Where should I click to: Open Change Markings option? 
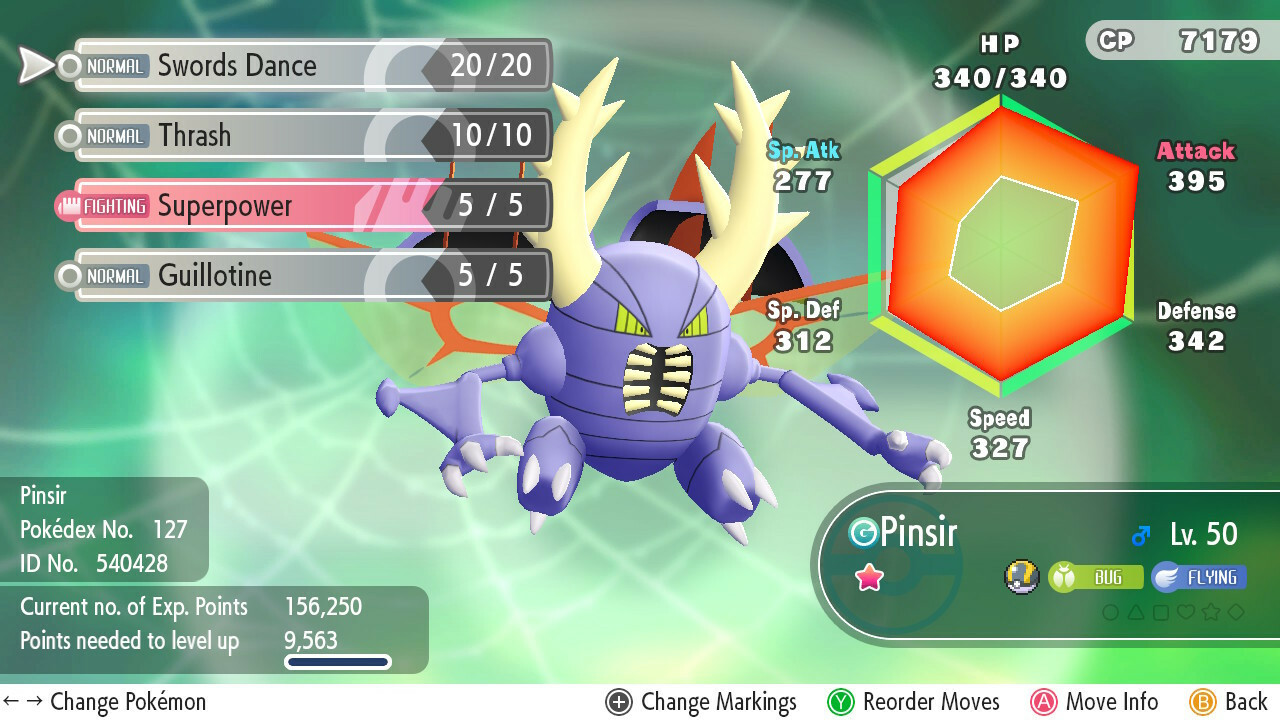701,702
